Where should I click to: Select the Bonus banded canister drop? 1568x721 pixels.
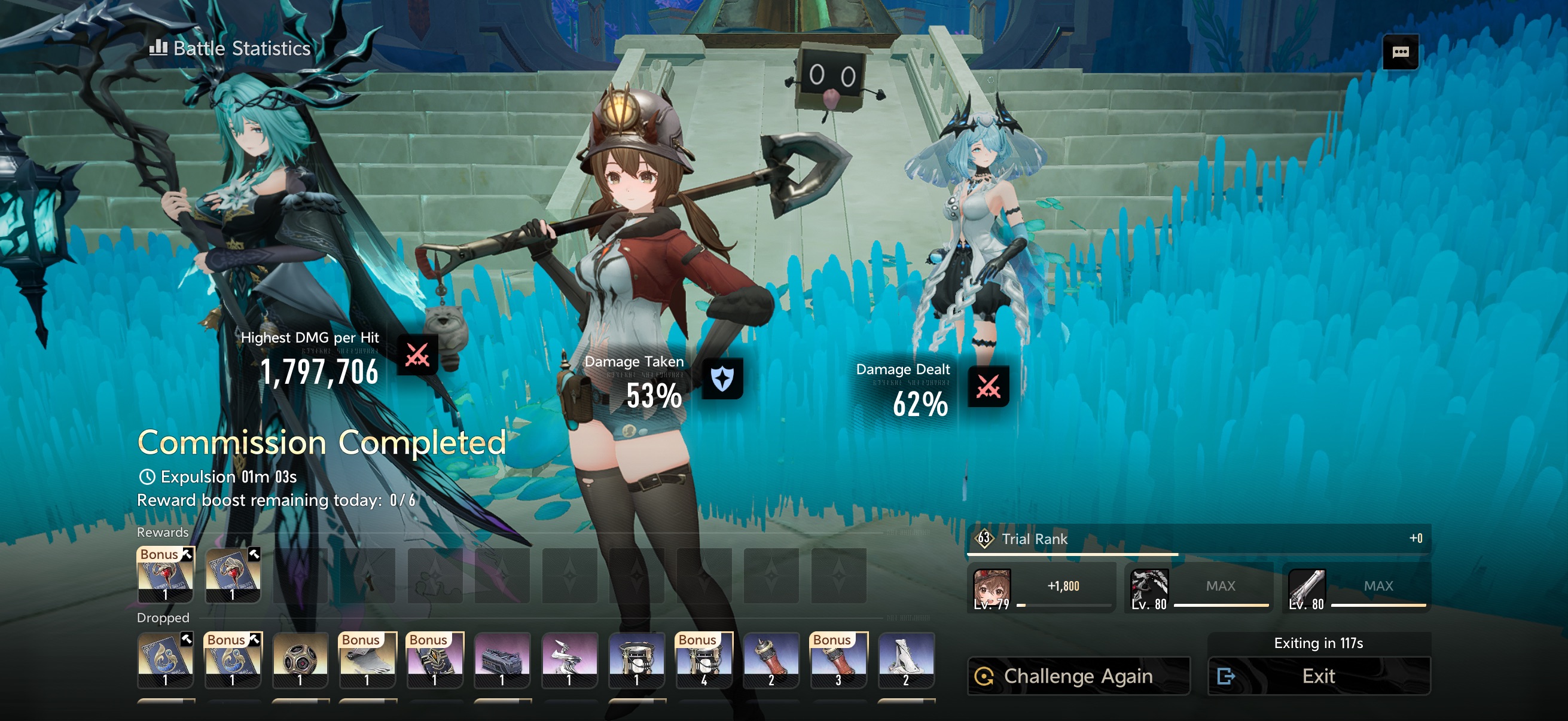(x=704, y=660)
